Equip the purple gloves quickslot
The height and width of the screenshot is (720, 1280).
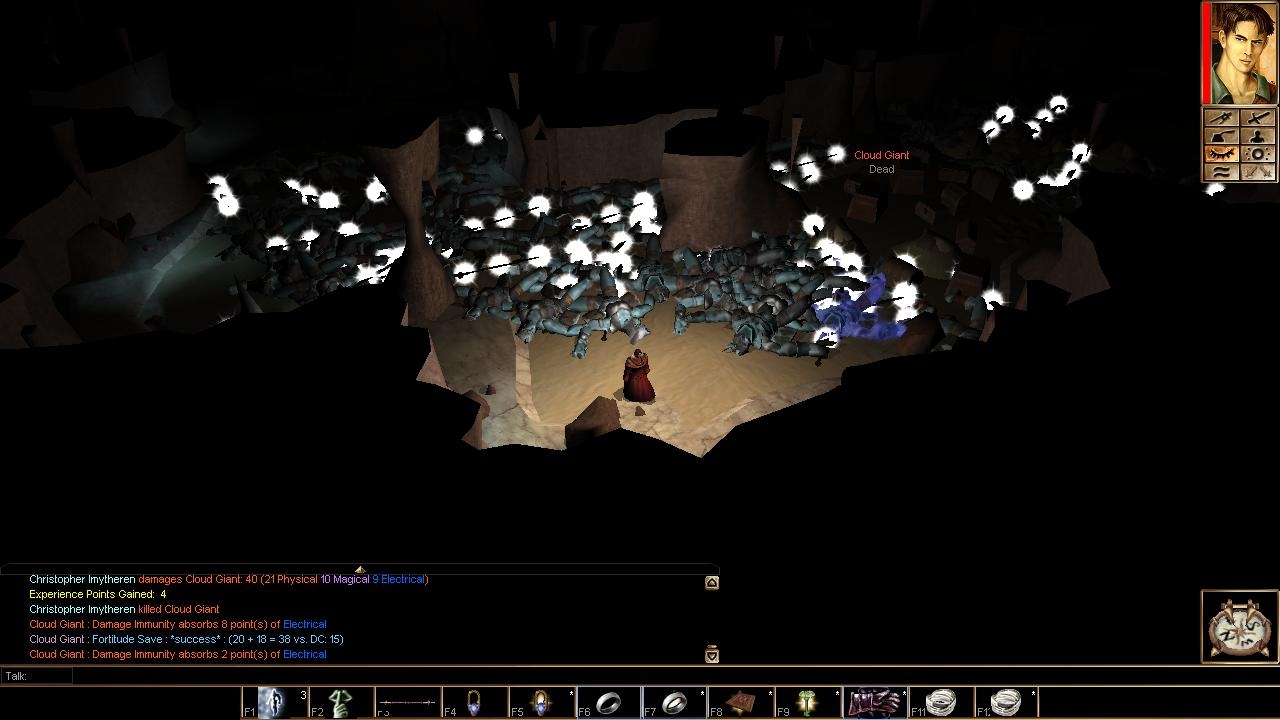click(x=876, y=703)
